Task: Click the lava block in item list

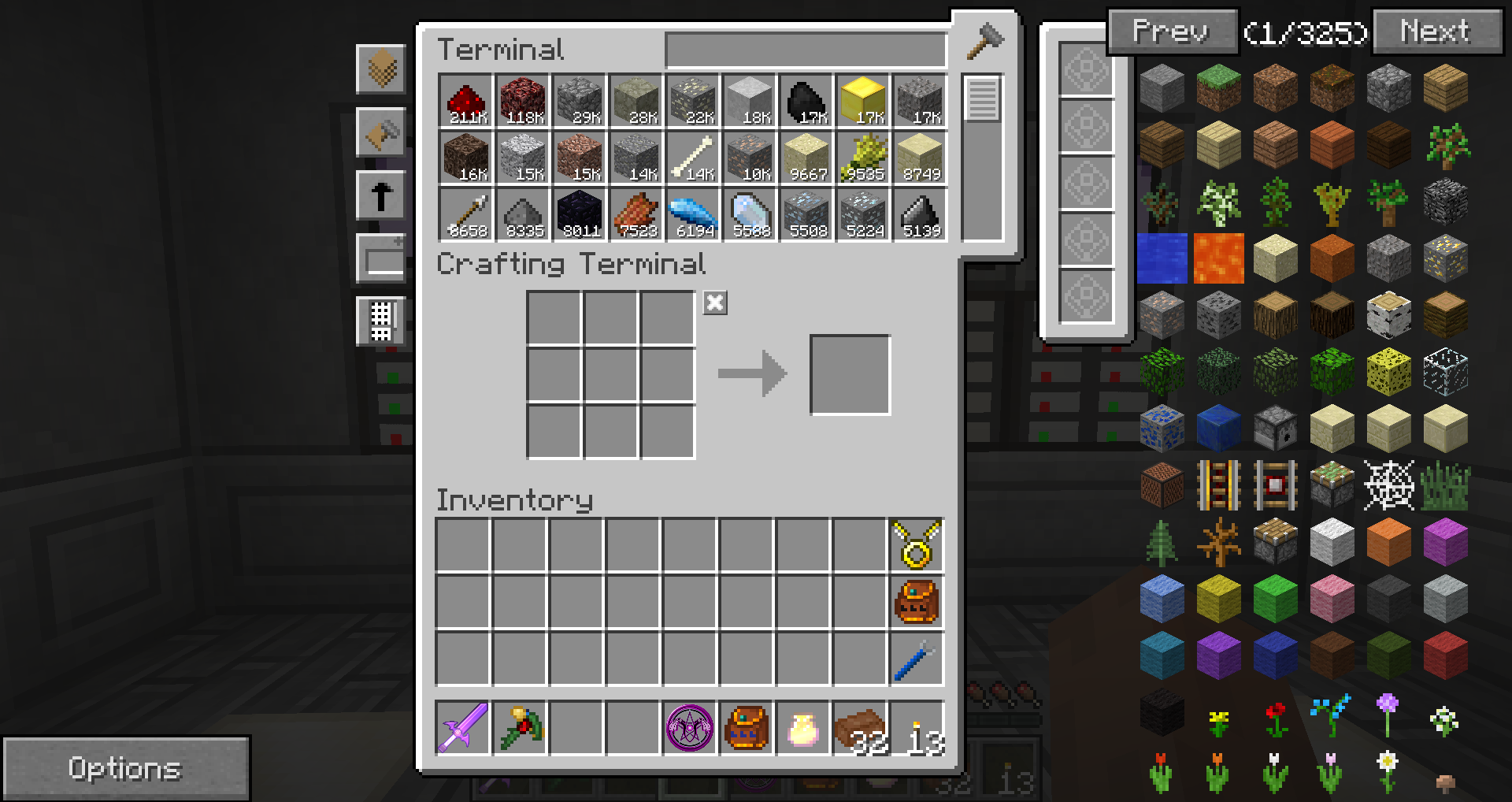Action: 1218,258
